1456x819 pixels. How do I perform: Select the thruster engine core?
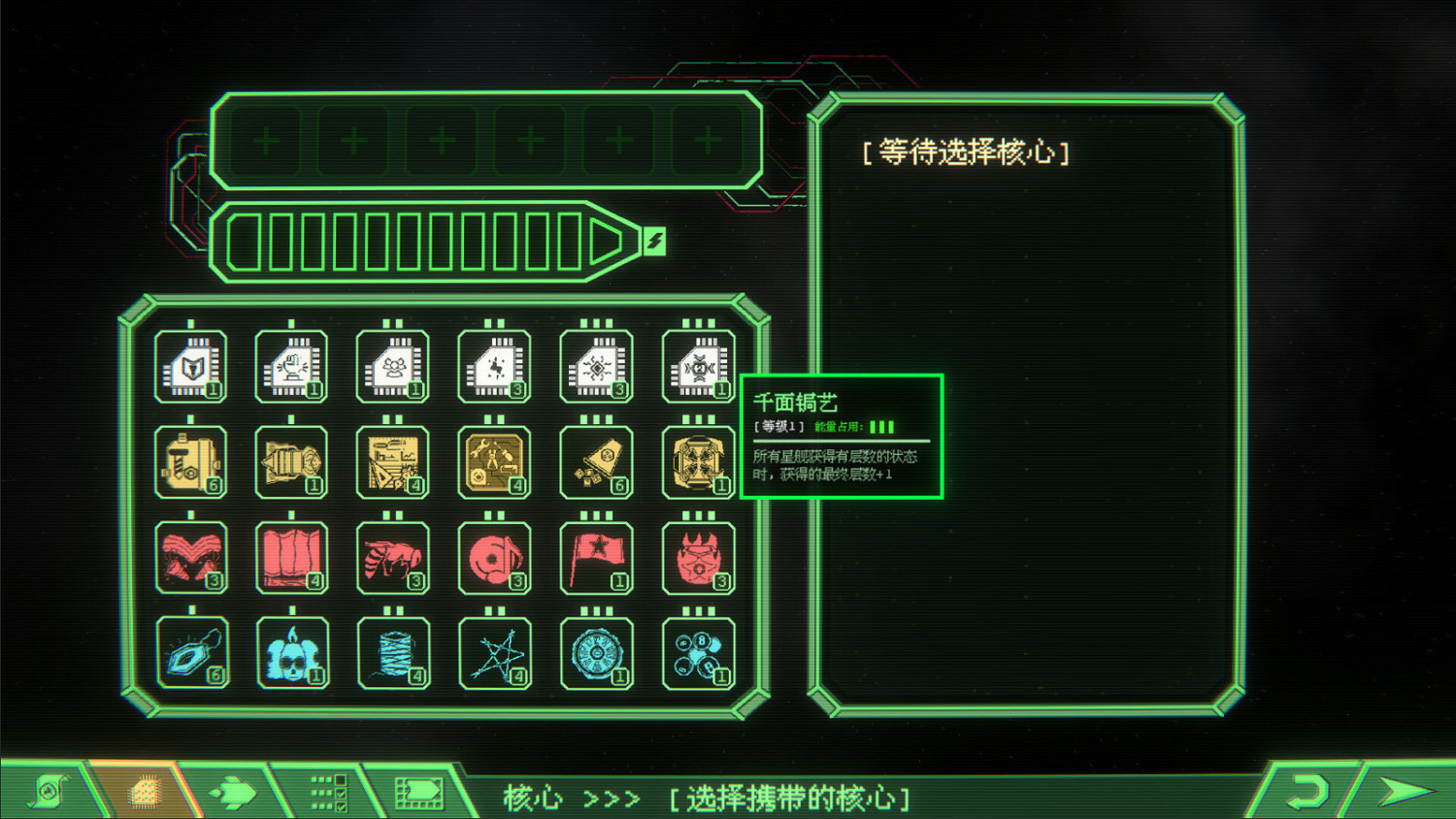coord(292,461)
